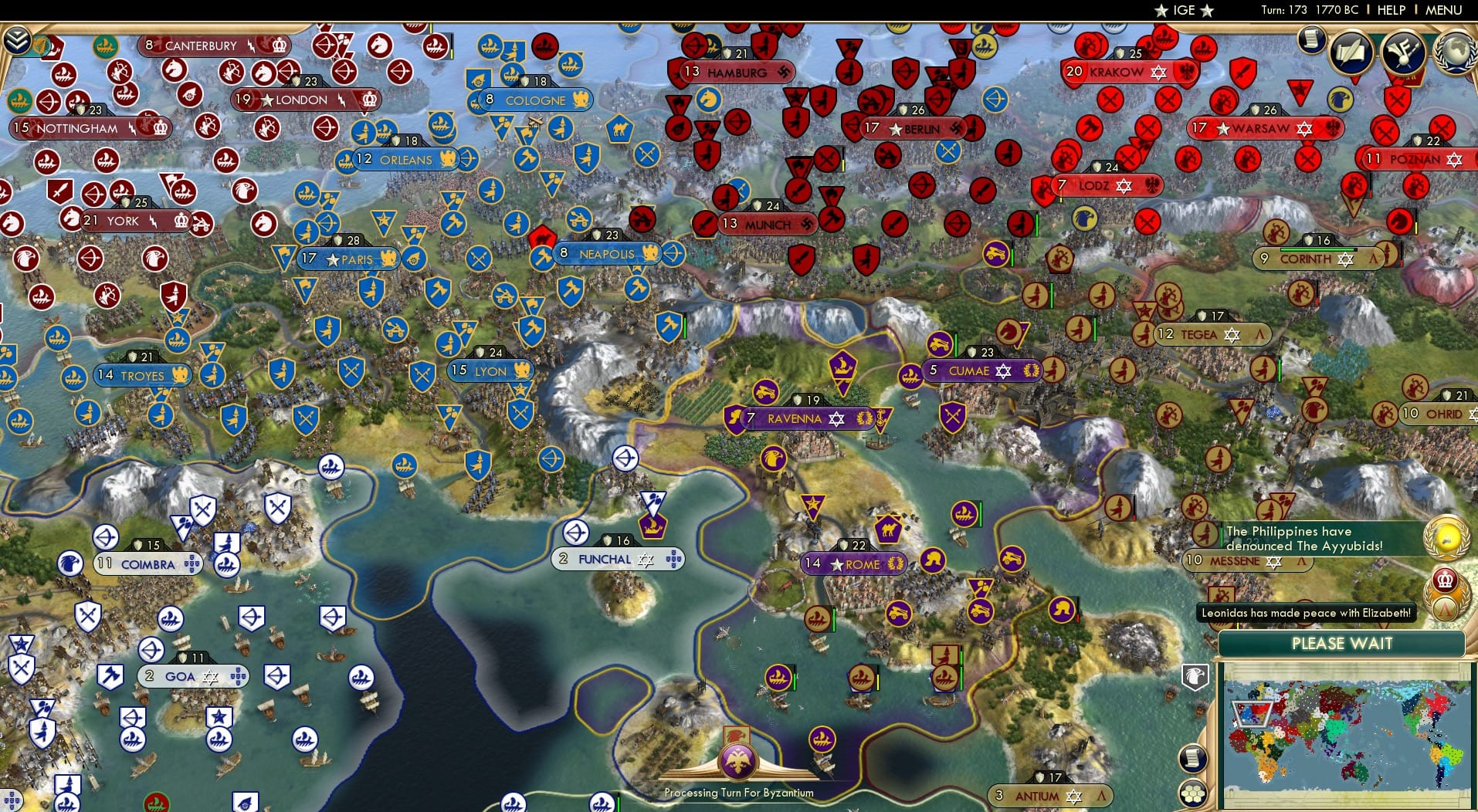Click the red crown notification icon

click(x=1446, y=580)
